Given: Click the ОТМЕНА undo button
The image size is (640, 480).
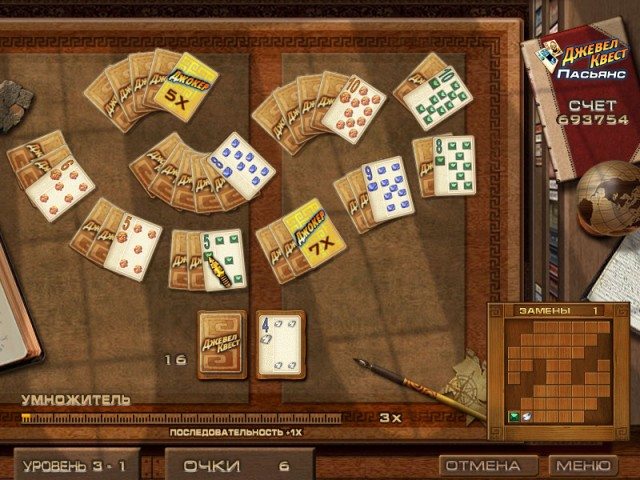Looking at the screenshot, I should pos(483,466).
